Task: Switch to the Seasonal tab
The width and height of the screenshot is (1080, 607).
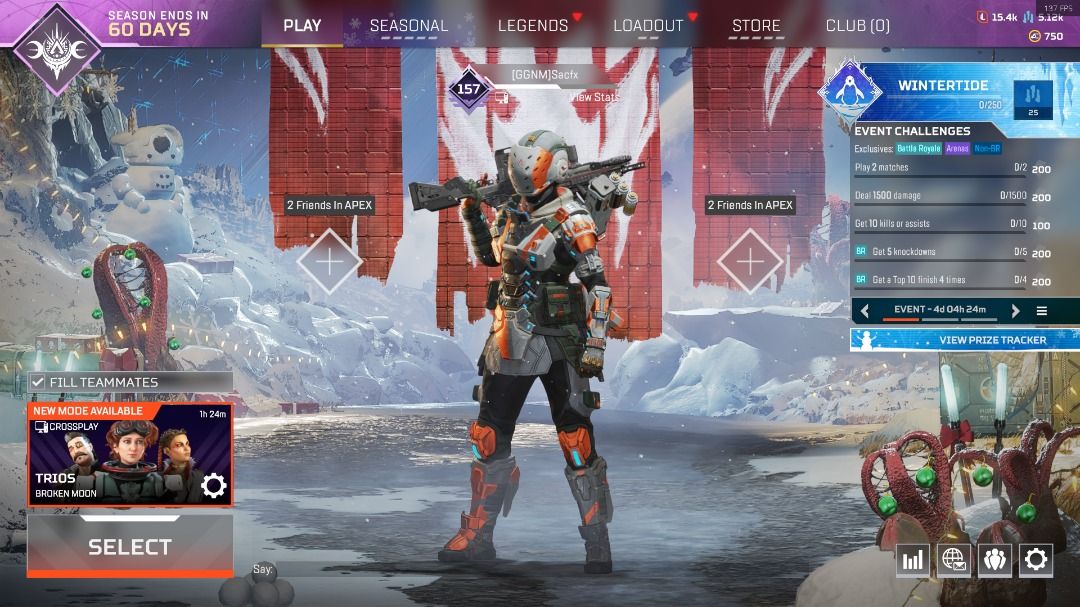Action: tap(408, 26)
